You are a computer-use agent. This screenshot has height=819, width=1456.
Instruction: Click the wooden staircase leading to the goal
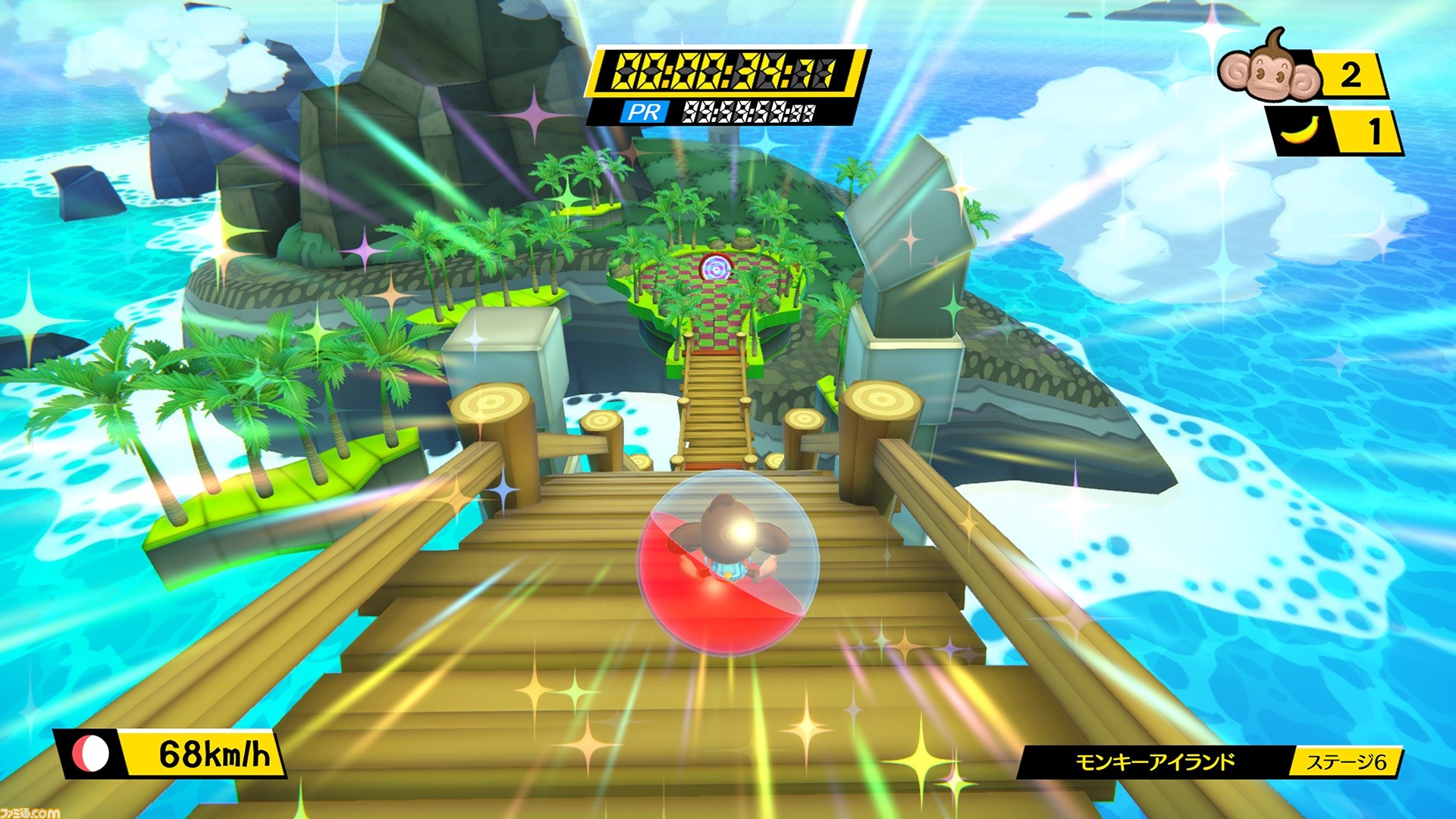click(717, 402)
